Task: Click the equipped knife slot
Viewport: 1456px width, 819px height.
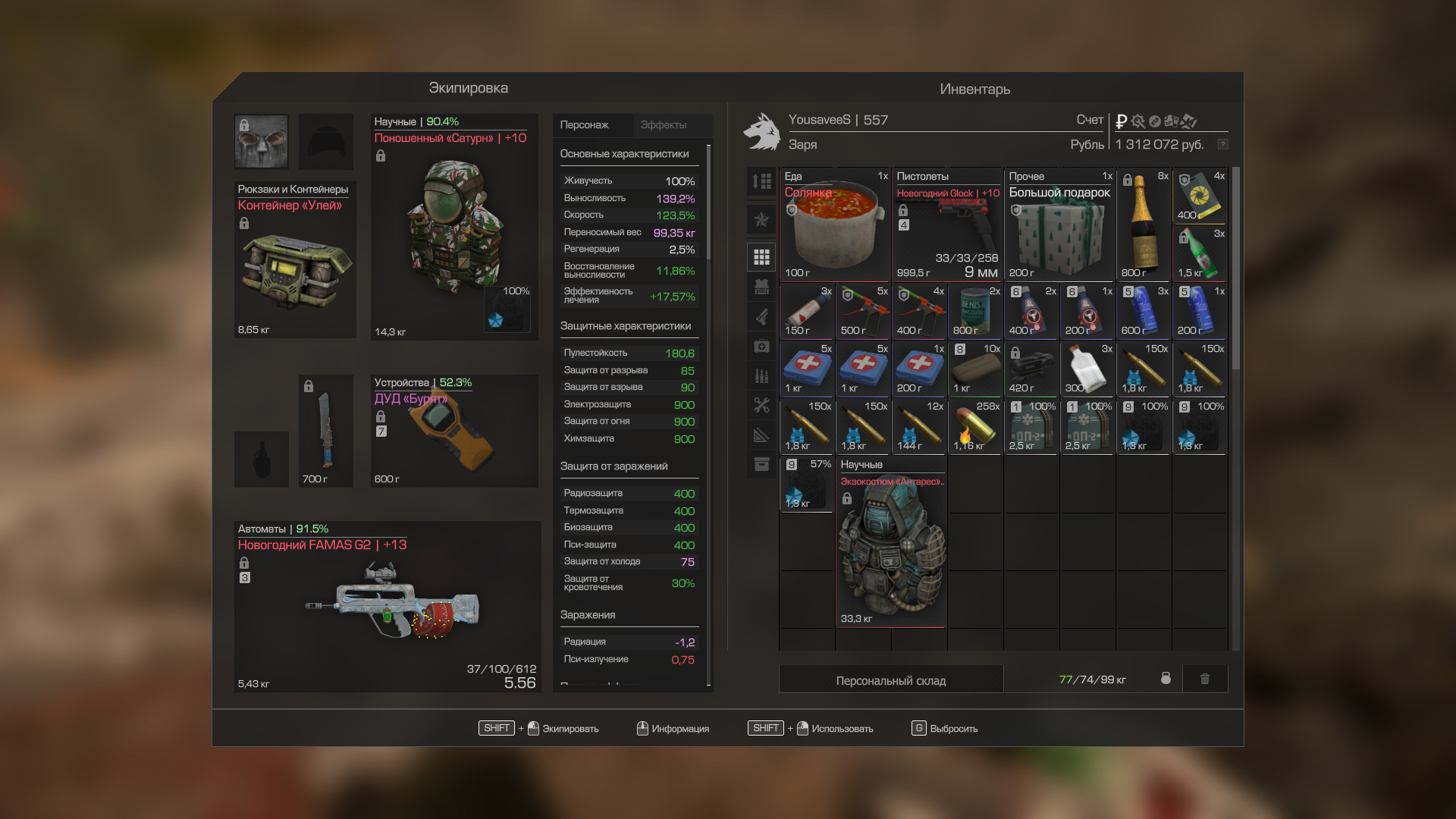Action: coord(325,431)
